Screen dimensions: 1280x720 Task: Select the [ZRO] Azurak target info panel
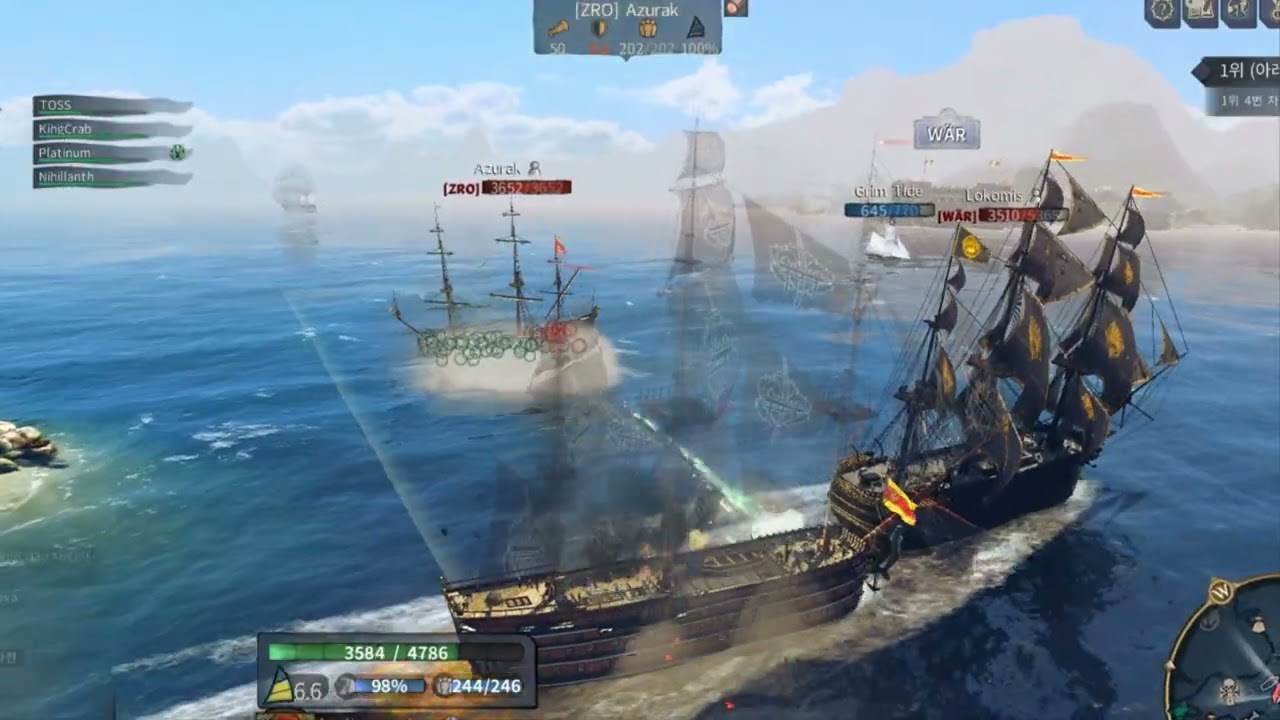(627, 28)
